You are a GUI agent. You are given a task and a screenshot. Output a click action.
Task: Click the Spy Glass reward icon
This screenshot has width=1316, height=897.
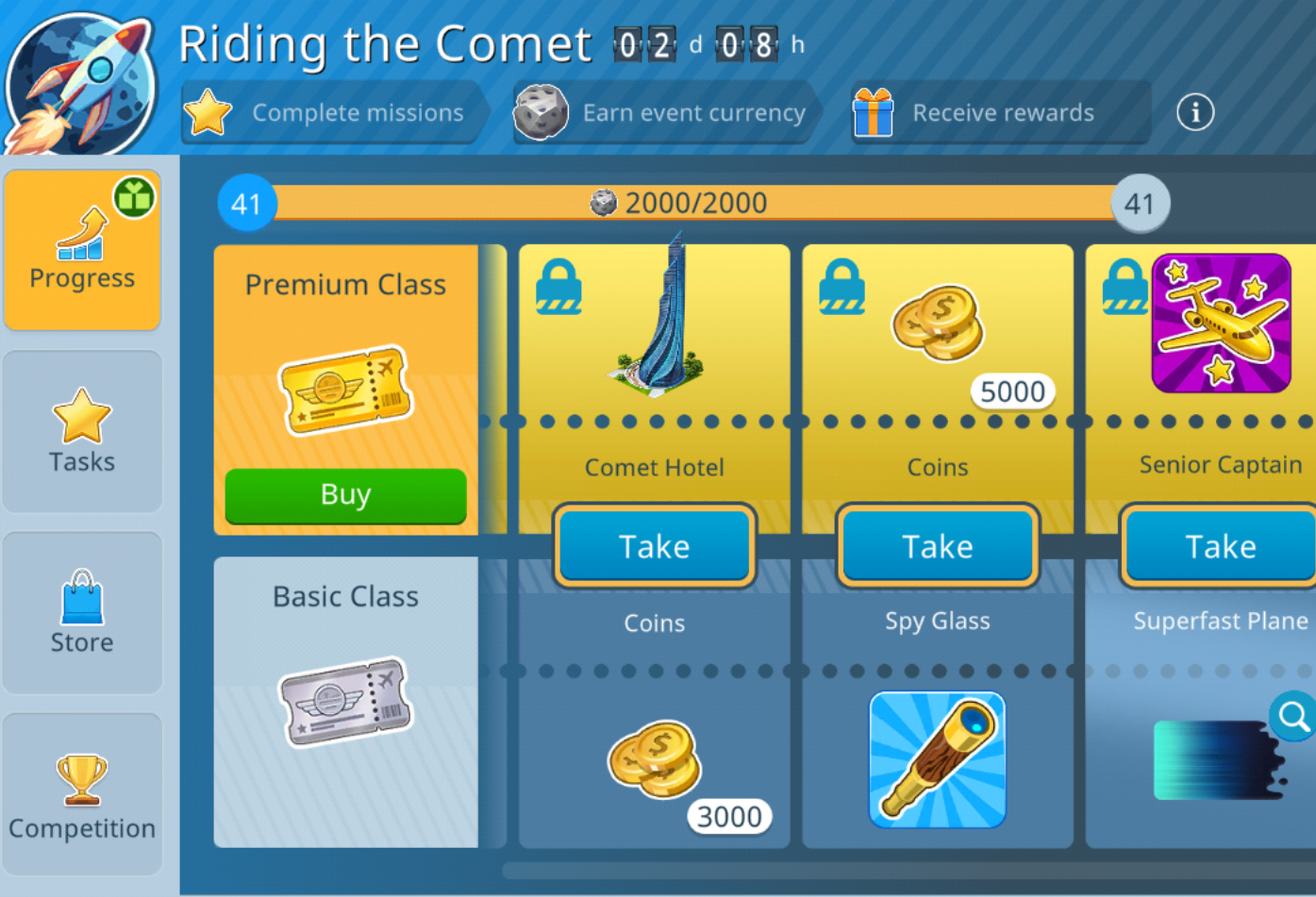point(937,759)
